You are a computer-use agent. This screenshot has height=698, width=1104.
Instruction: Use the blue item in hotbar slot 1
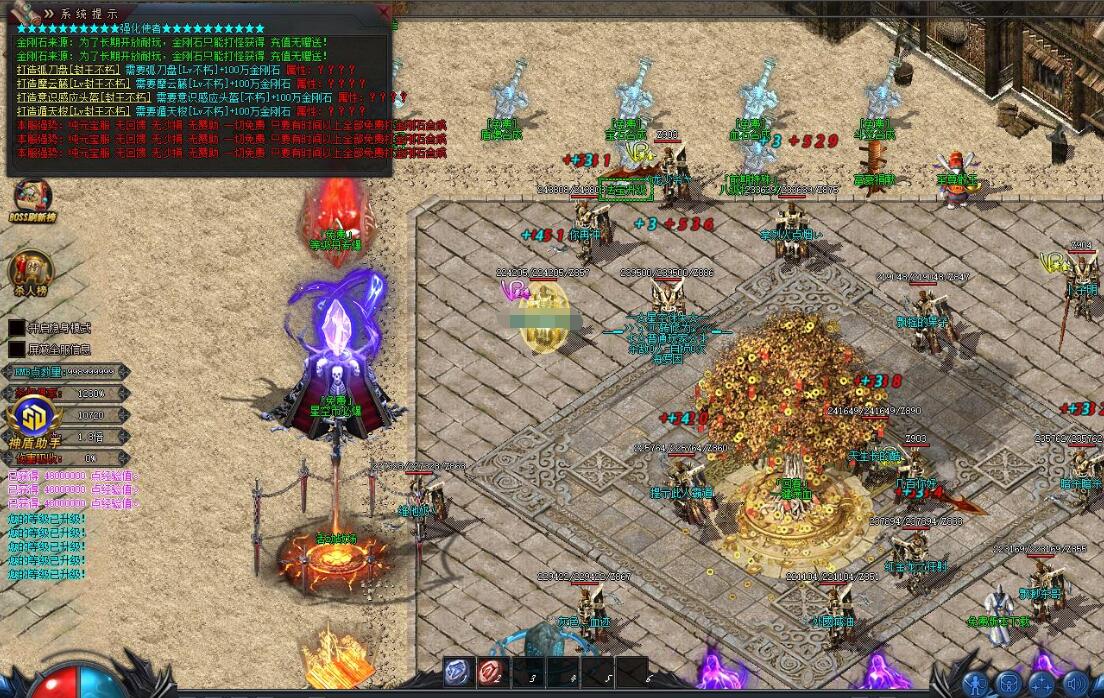tap(459, 673)
